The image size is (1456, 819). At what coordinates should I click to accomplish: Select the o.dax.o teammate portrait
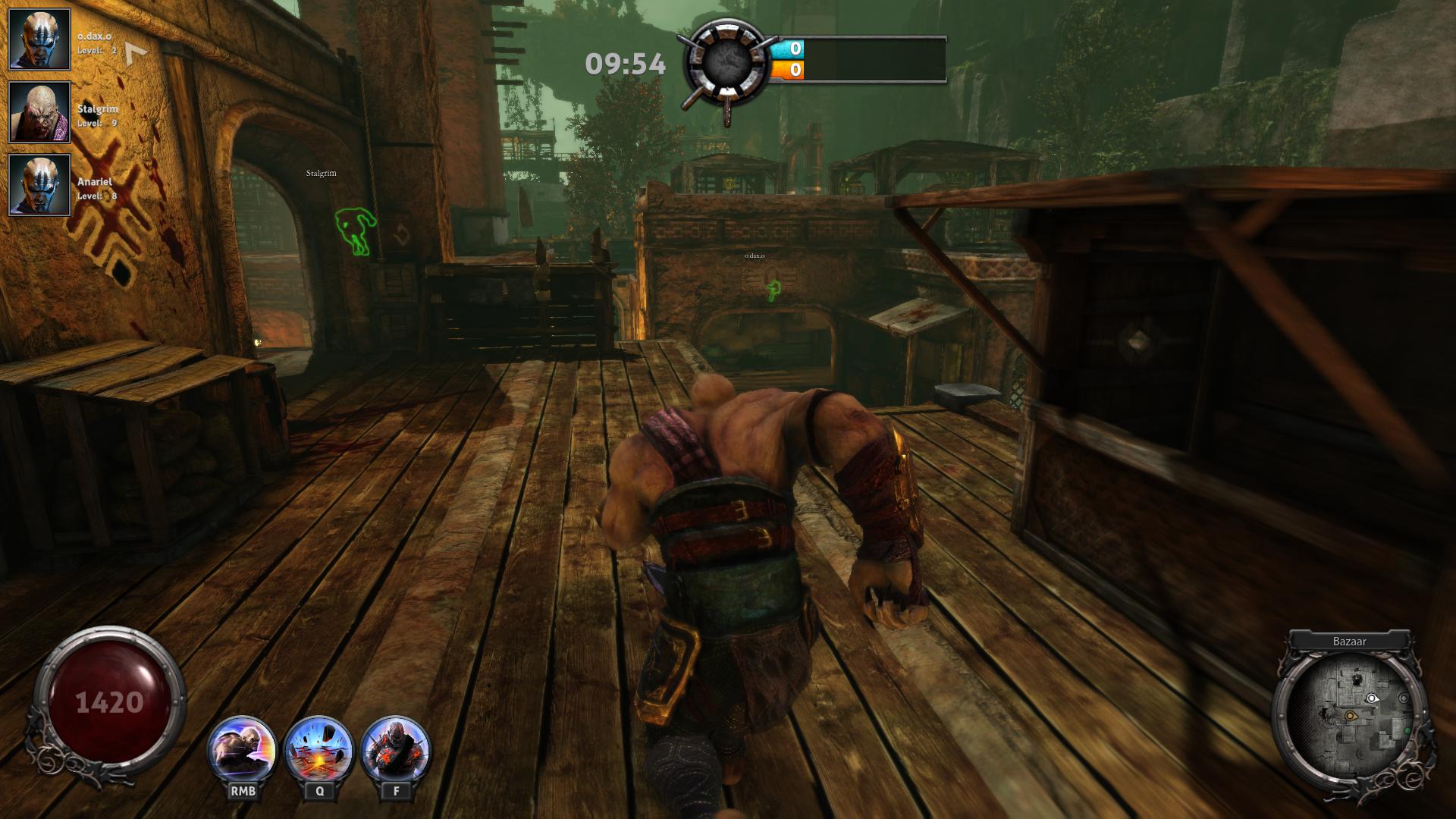(39, 39)
